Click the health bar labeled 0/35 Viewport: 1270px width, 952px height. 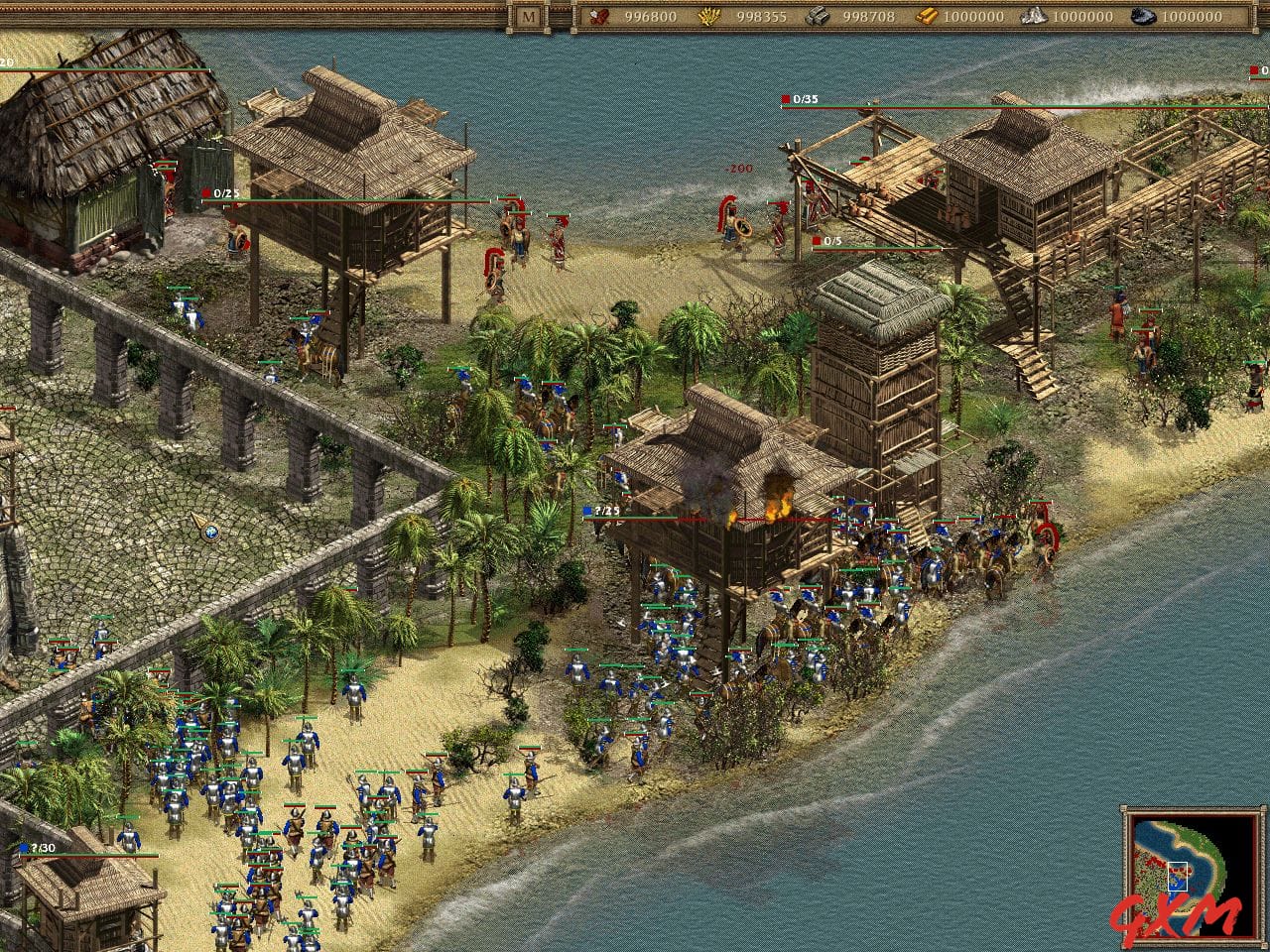(804, 99)
